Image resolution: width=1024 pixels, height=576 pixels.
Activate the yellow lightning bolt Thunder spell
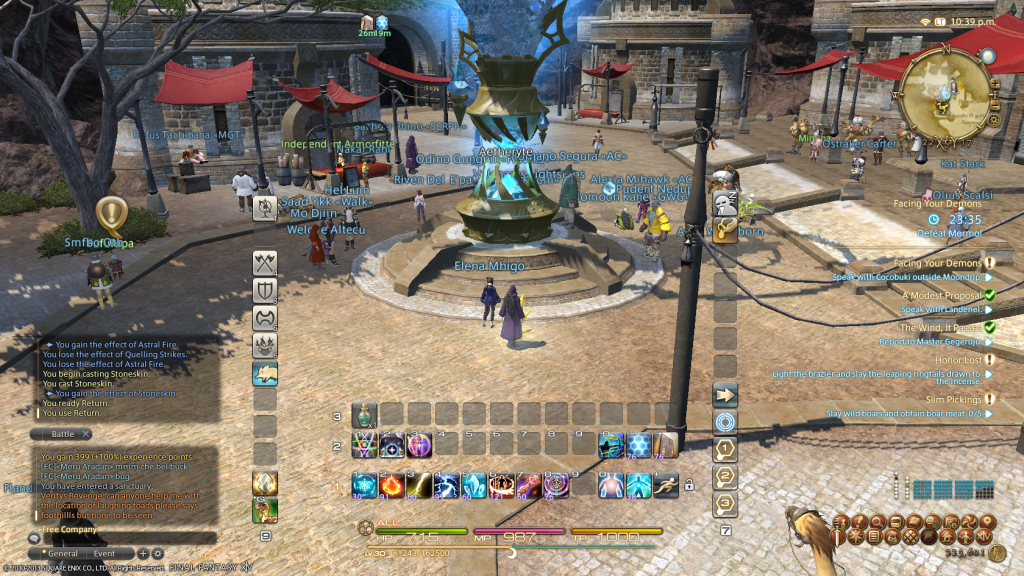pyautogui.click(x=419, y=485)
